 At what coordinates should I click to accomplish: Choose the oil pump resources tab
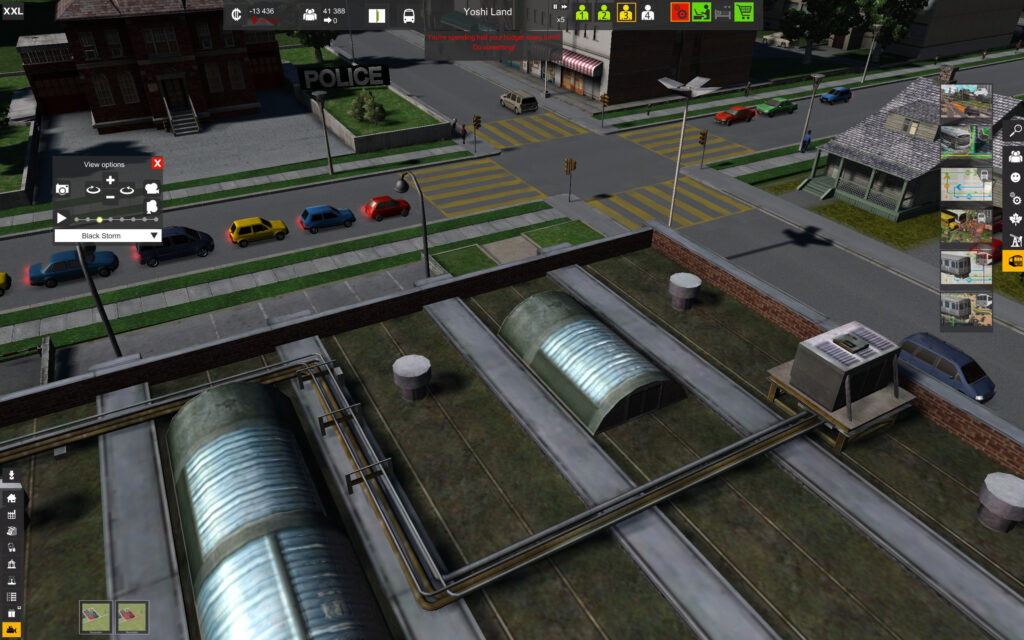click(1014, 241)
